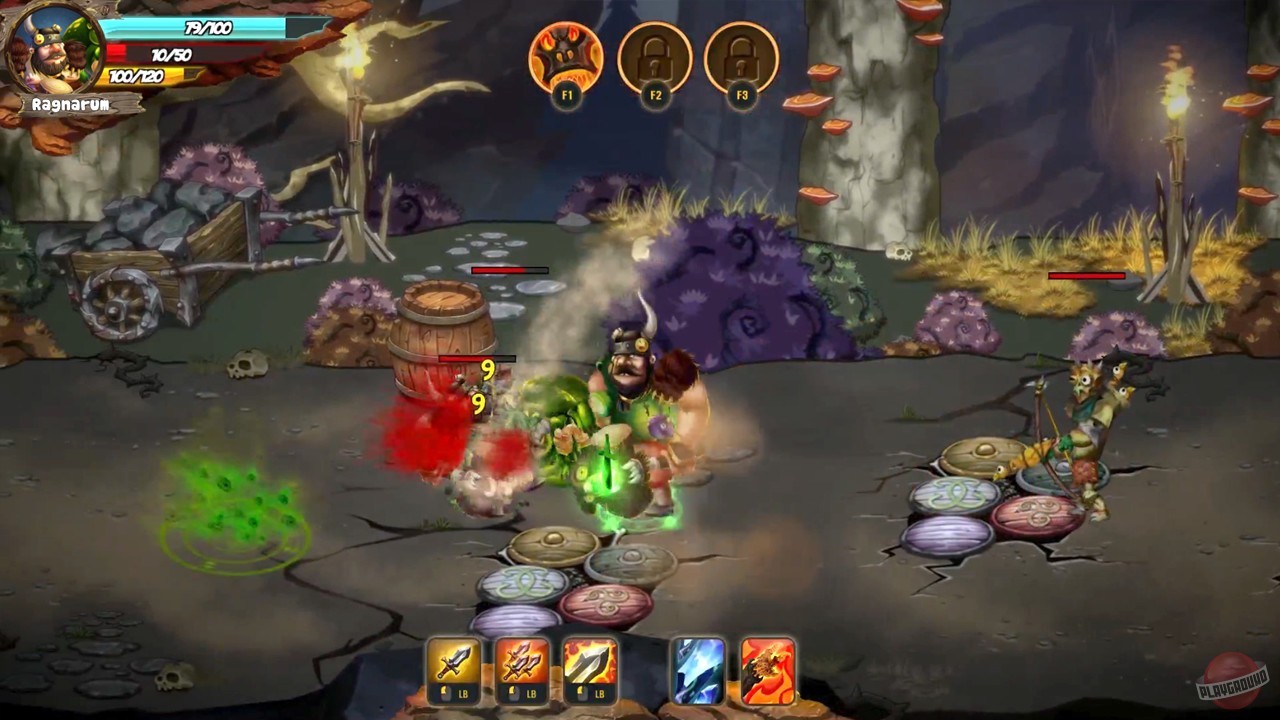Viewport: 1280px width, 720px height.
Task: Activate the blue ice crystal ability
Action: (698, 668)
